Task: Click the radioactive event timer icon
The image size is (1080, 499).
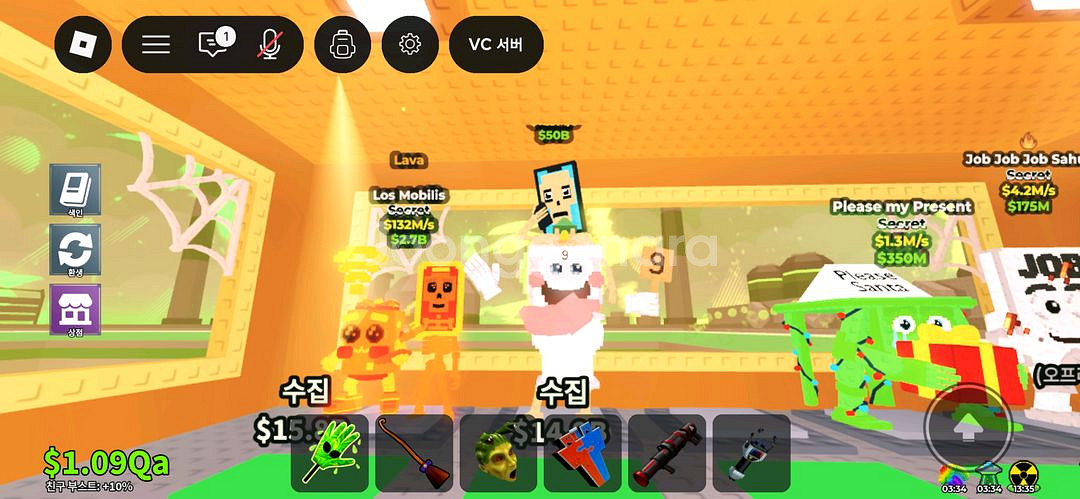Action: click(1023, 472)
